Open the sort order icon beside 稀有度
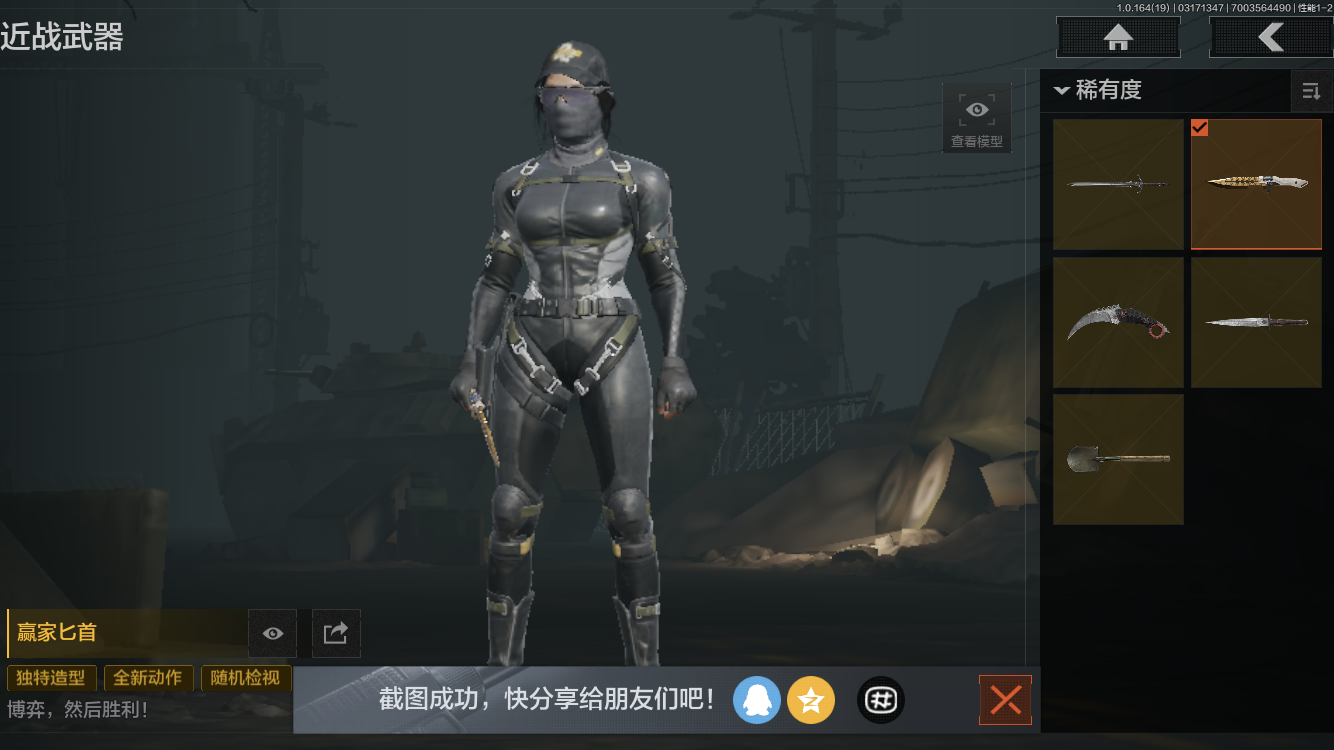1334x750 pixels. click(x=1311, y=91)
